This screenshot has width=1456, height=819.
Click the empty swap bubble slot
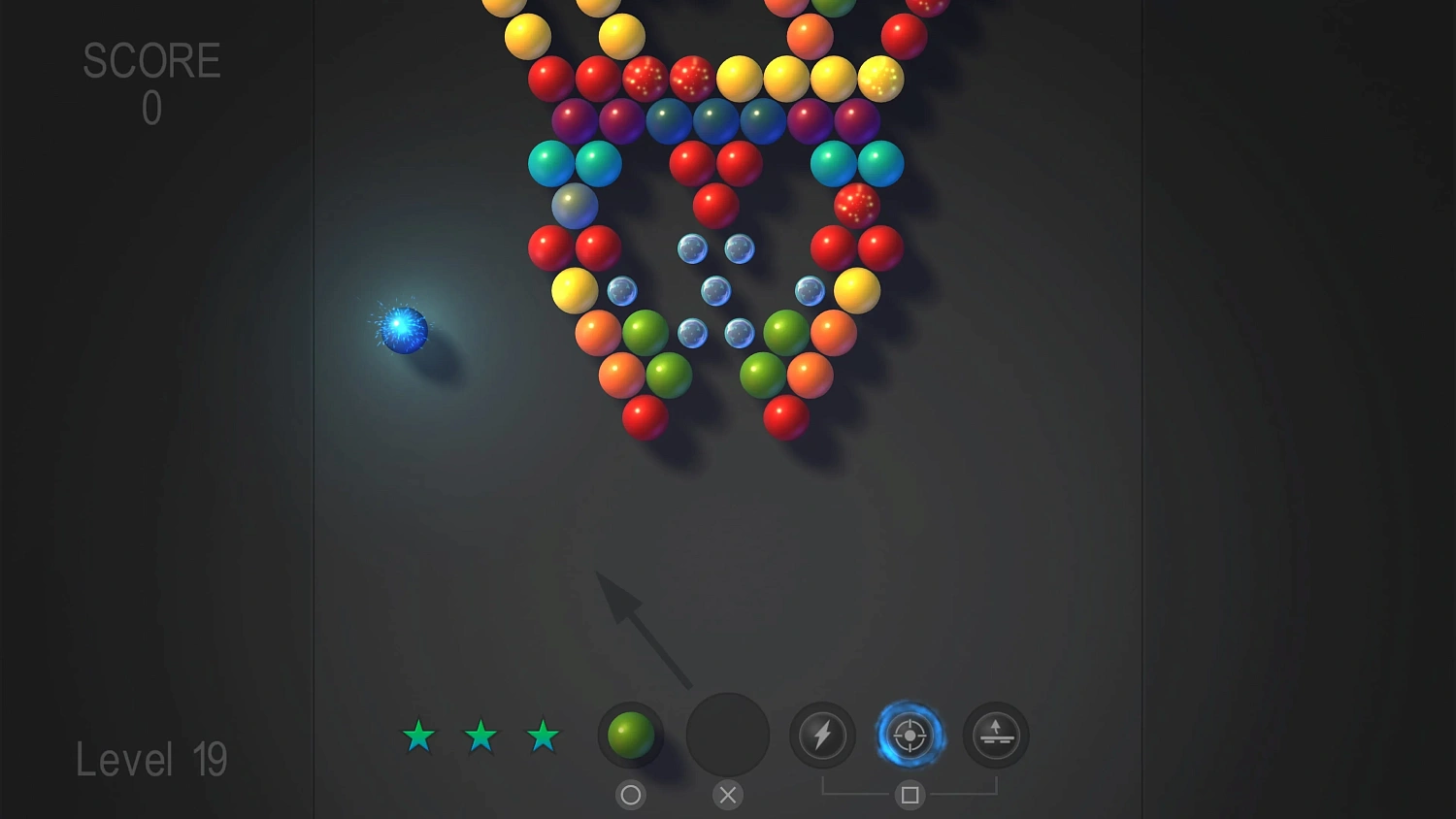(x=727, y=735)
